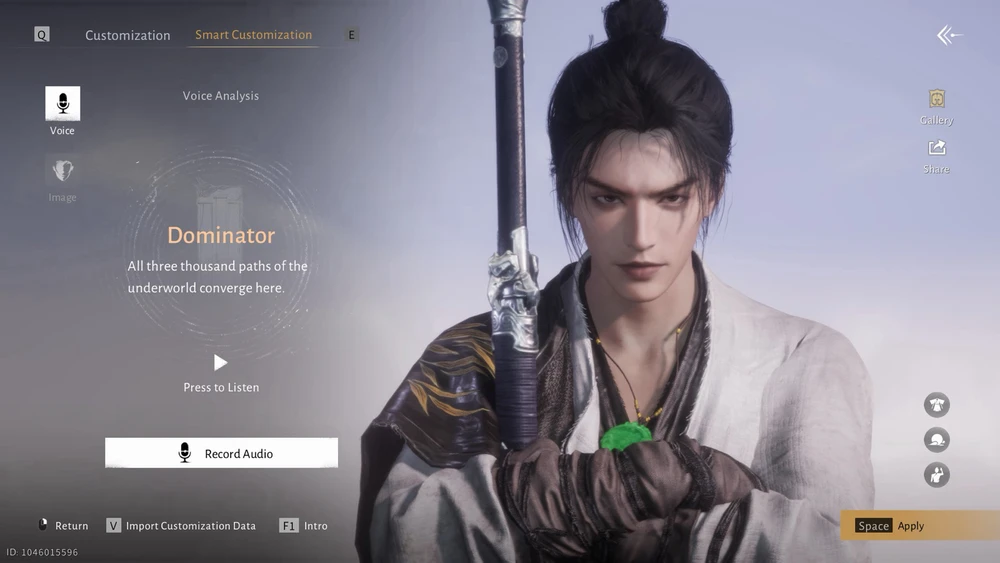Toggle the robe outfit preview icon
This screenshot has width=1000, height=563.
(x=937, y=405)
